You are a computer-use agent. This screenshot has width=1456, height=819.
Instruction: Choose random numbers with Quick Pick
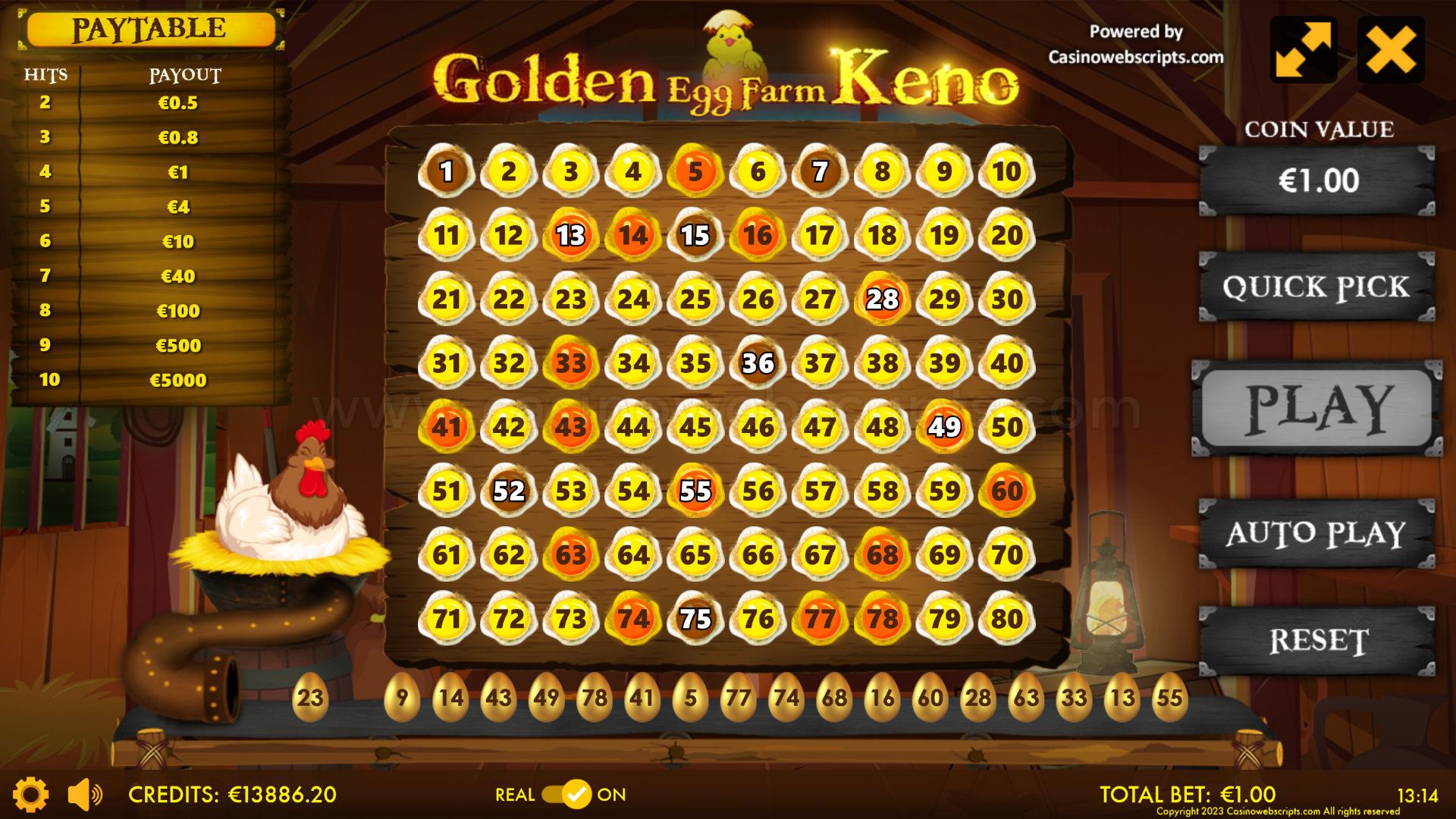coord(1316,287)
